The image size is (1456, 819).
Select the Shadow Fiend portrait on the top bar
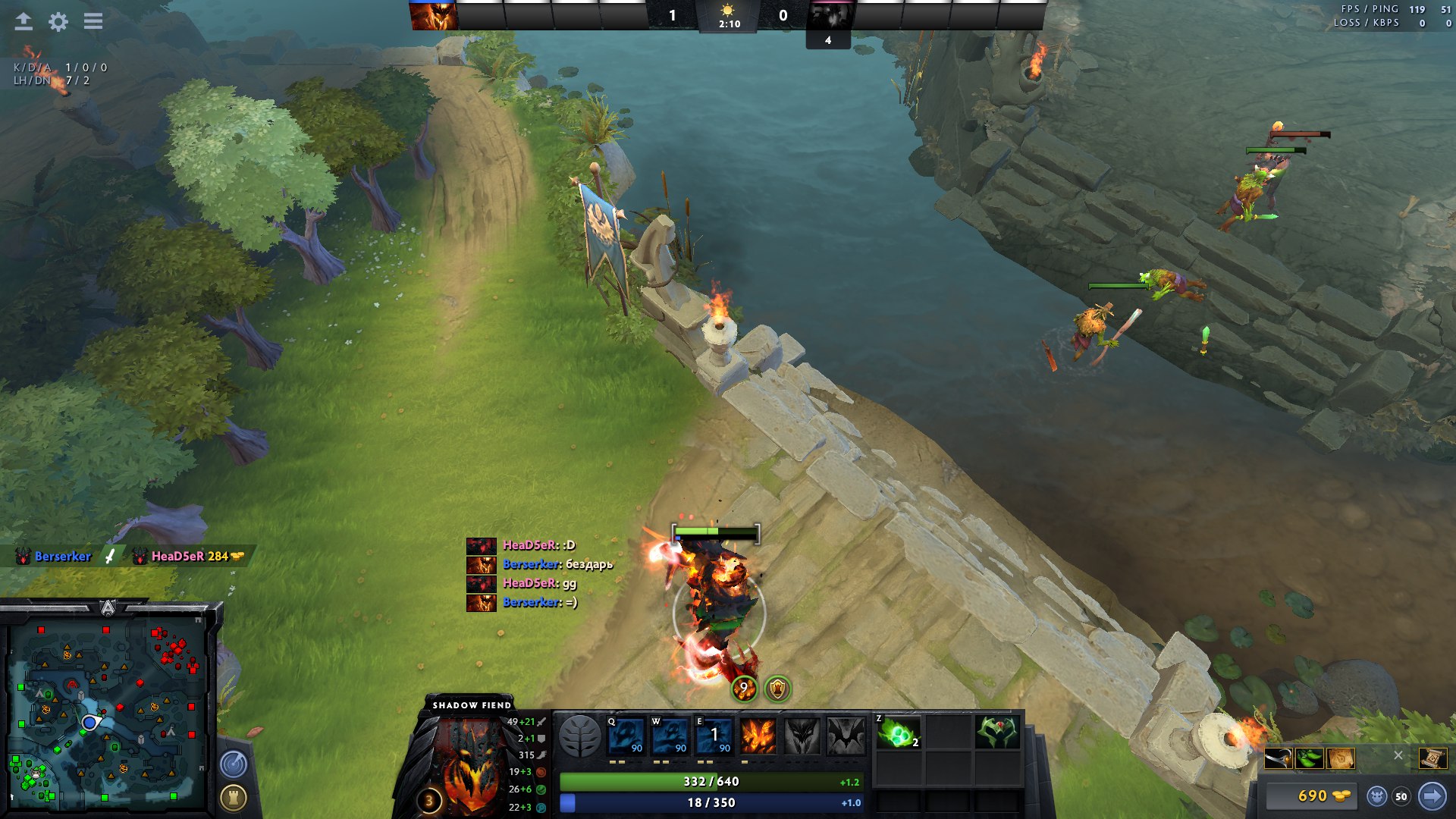433,15
